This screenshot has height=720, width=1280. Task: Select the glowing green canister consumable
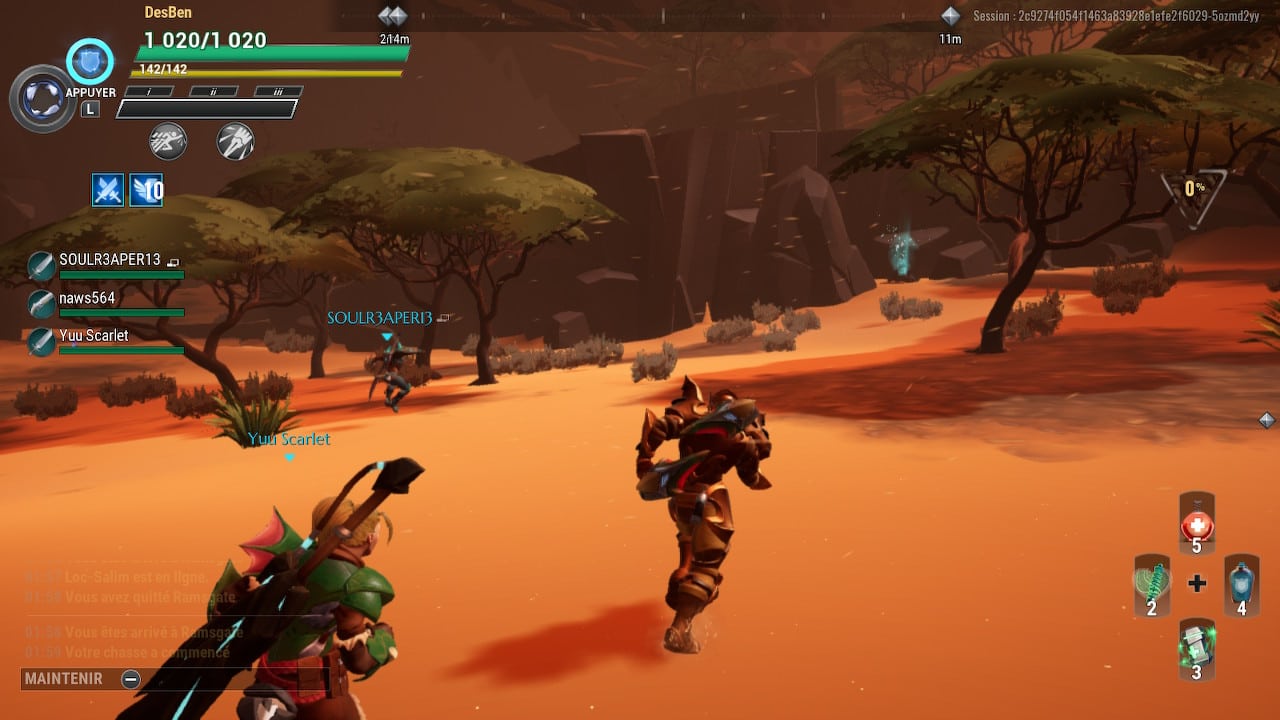(1196, 648)
